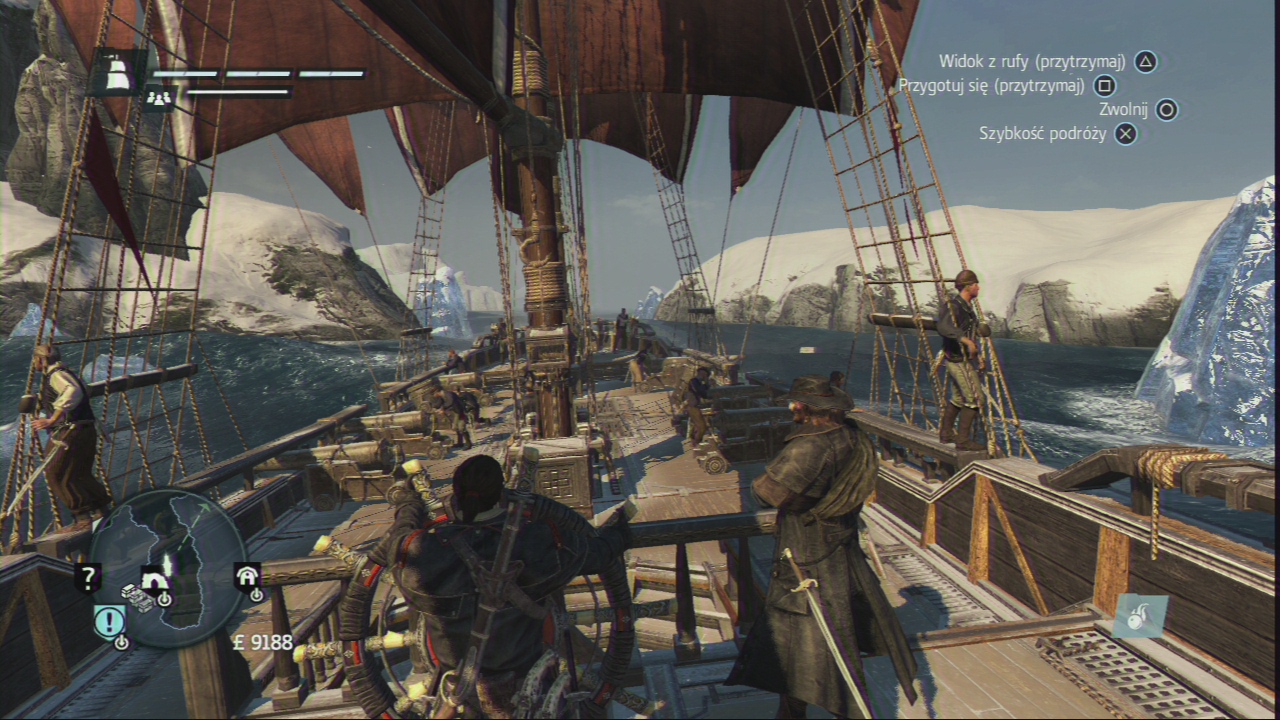Select the question mark map marker
The image size is (1280, 720).
pyautogui.click(x=88, y=577)
